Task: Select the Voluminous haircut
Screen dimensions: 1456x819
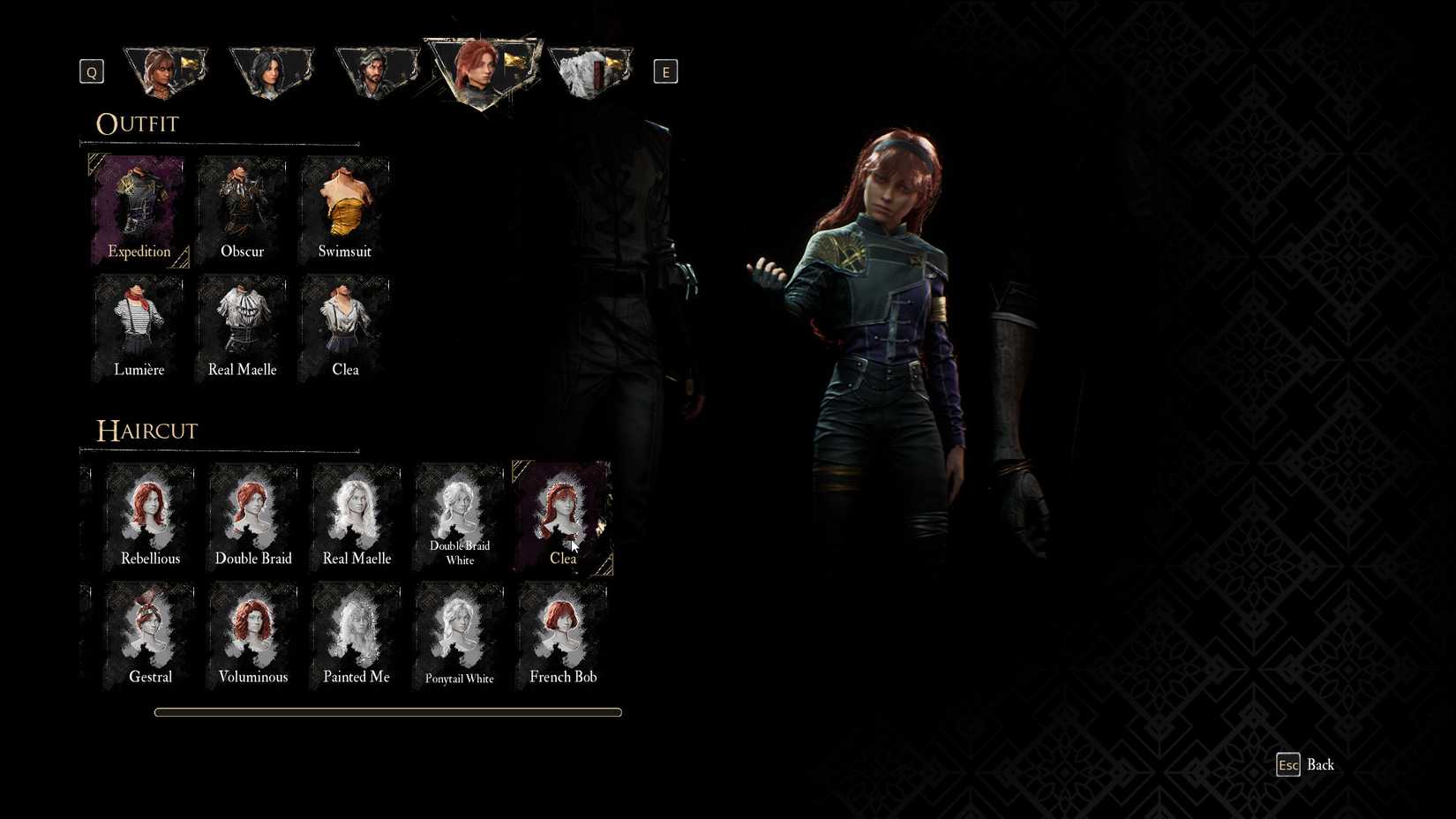Action: [x=253, y=634]
